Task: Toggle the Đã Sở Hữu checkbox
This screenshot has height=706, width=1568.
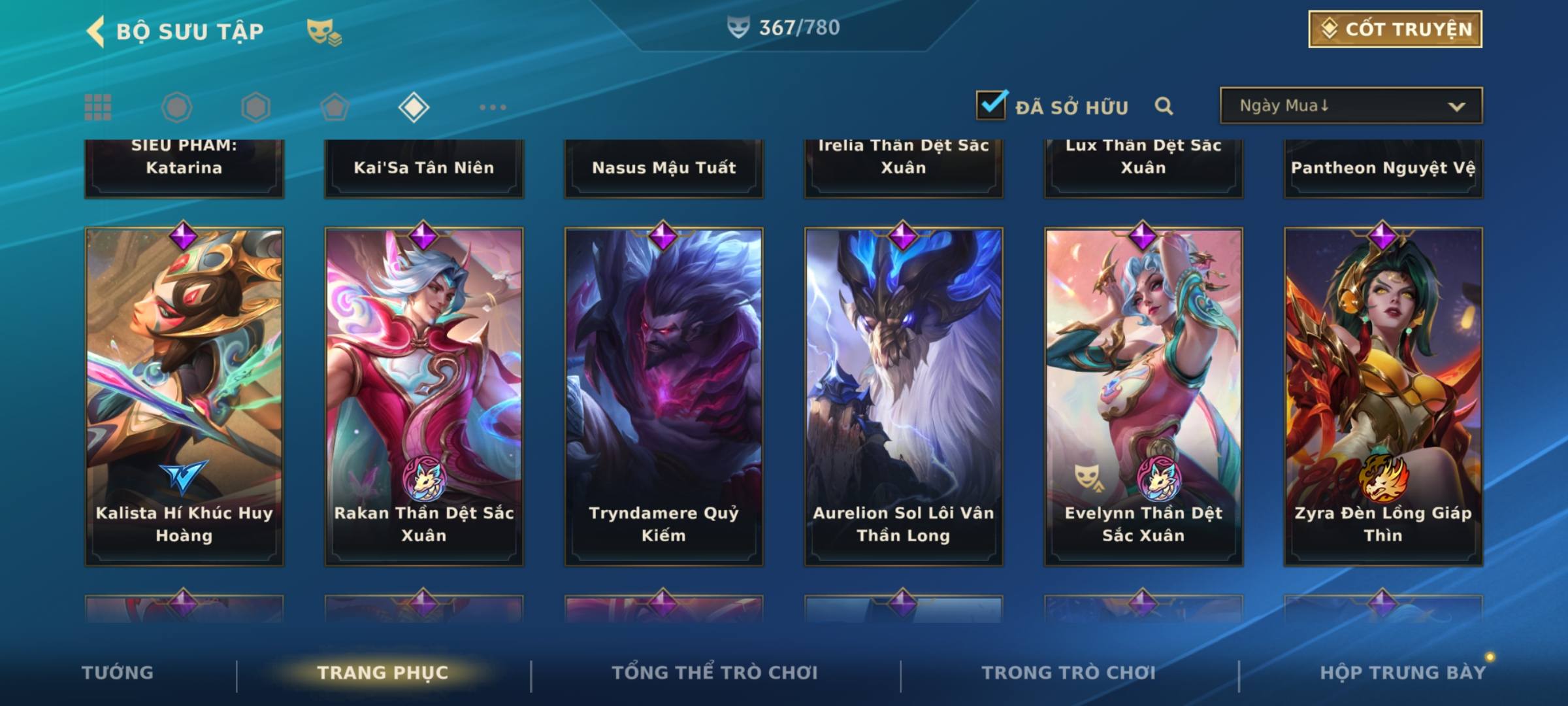Action: [991, 105]
